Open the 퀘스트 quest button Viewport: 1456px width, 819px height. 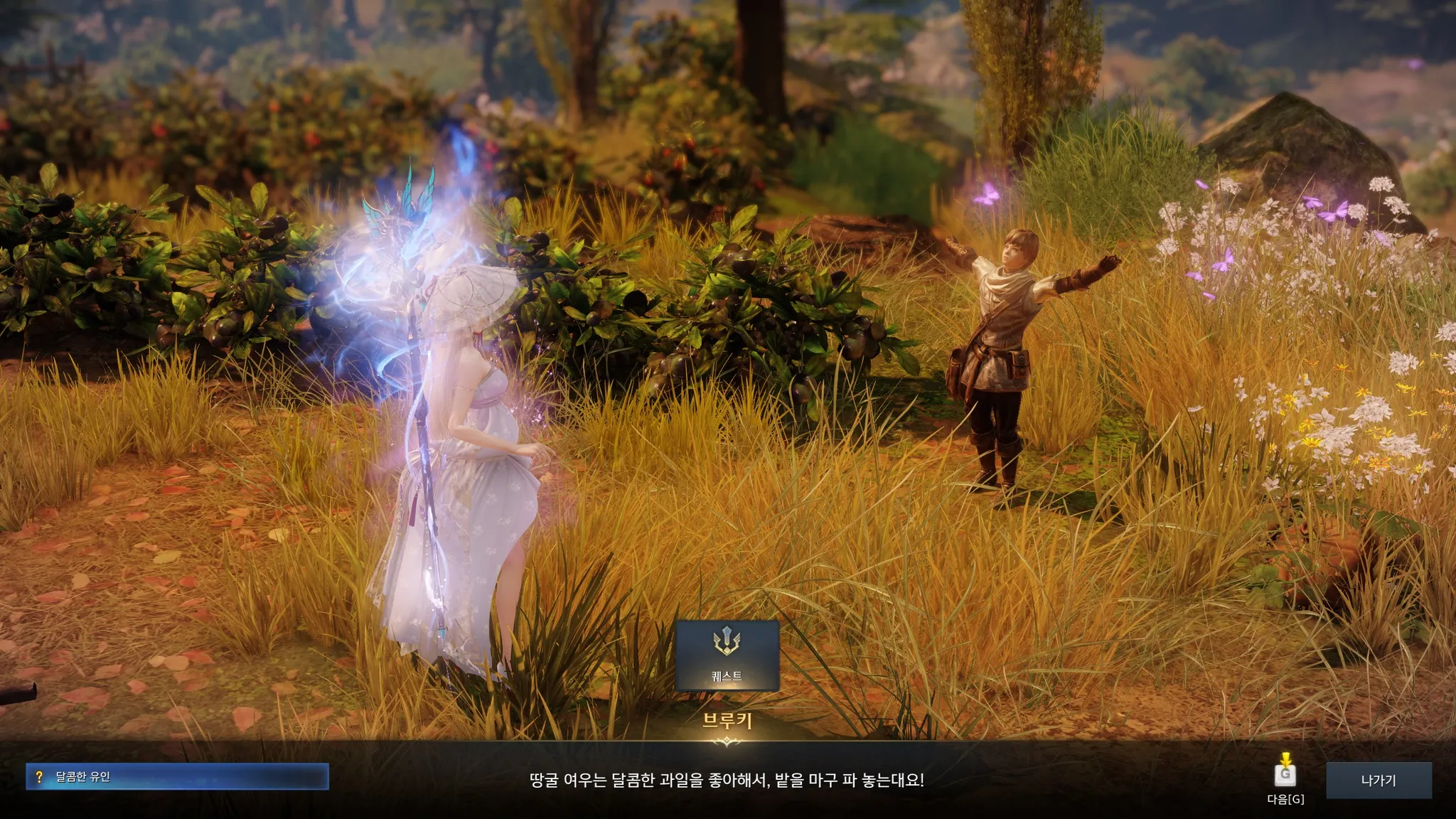coord(727,655)
